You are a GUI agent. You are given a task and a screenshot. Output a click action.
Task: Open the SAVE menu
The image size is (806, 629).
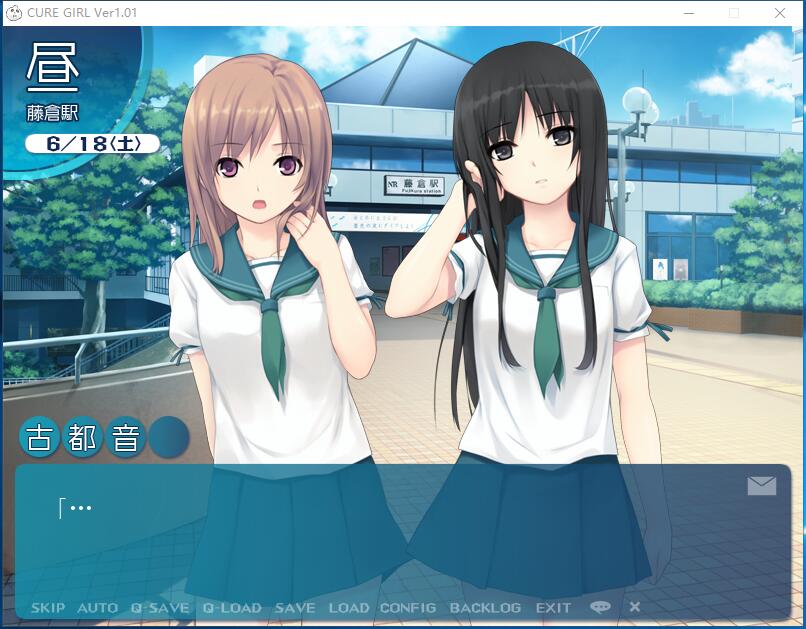click(x=295, y=608)
